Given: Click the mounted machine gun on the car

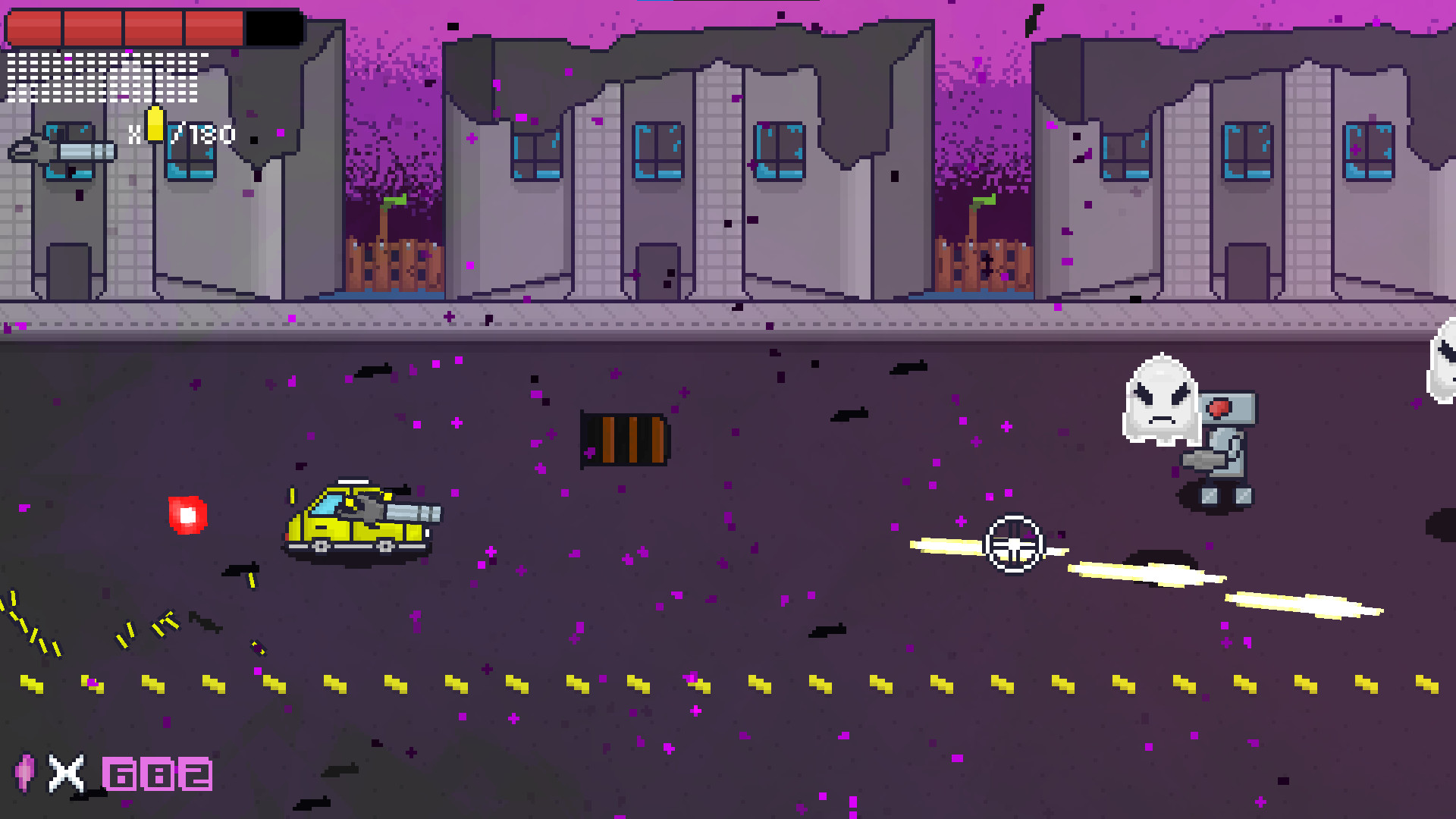Looking at the screenshot, I should (402, 510).
